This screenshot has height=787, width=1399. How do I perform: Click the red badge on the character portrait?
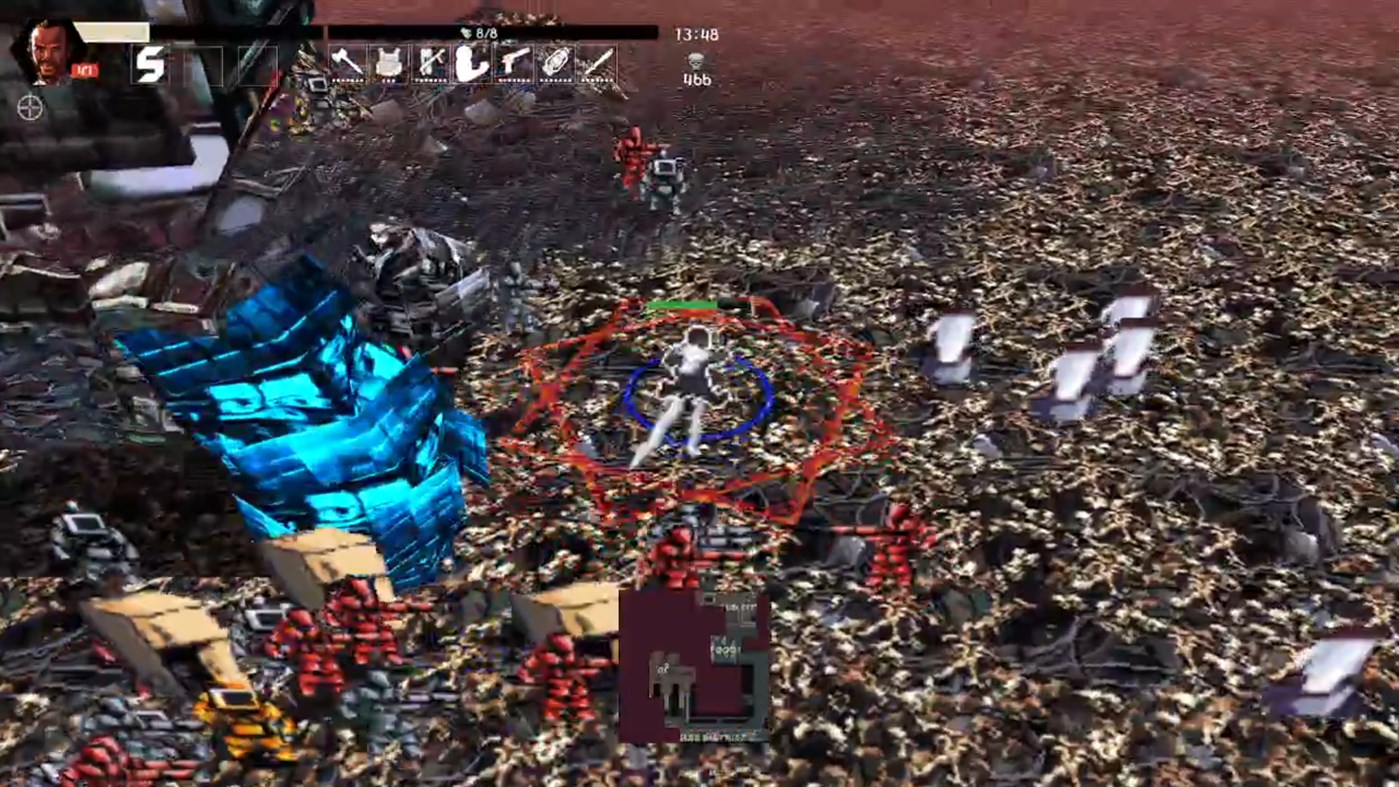tap(86, 68)
